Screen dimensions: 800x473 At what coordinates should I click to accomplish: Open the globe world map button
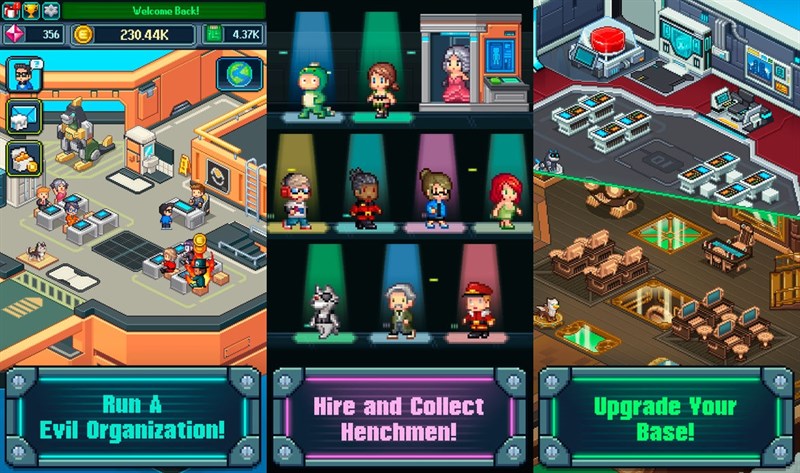[x=240, y=75]
